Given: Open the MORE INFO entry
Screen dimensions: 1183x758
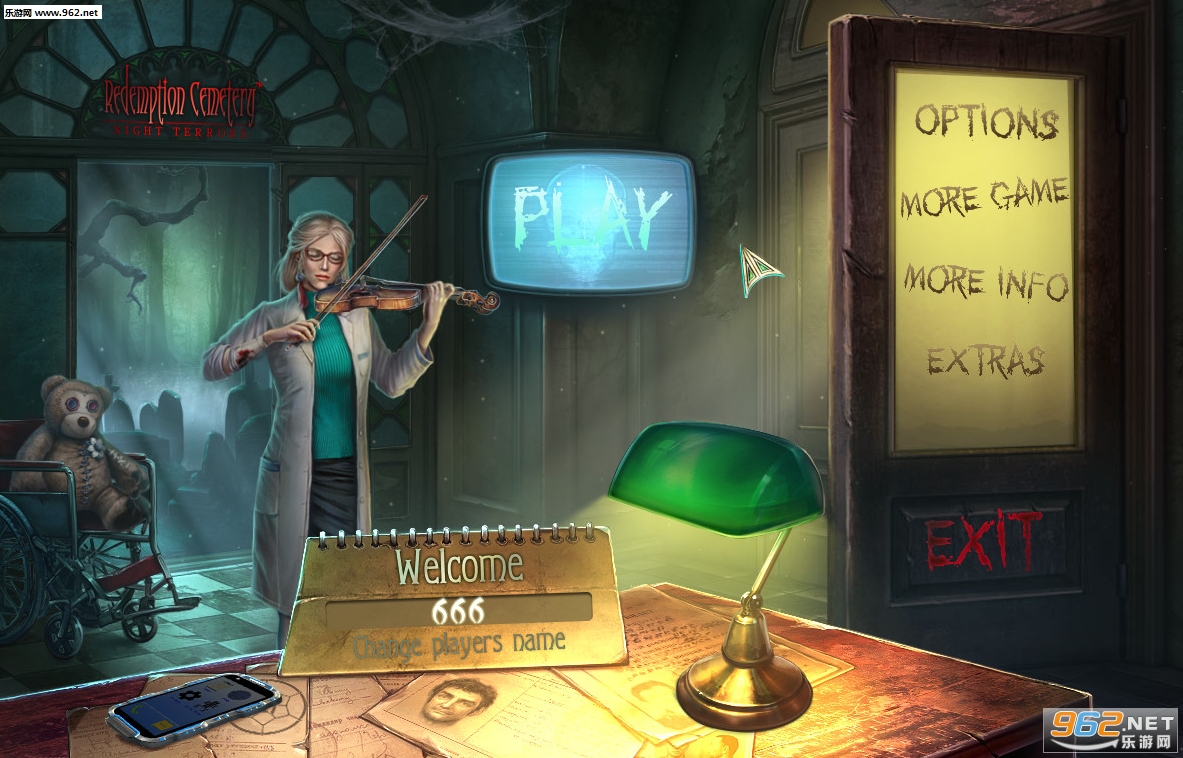Looking at the screenshot, I should point(986,282).
